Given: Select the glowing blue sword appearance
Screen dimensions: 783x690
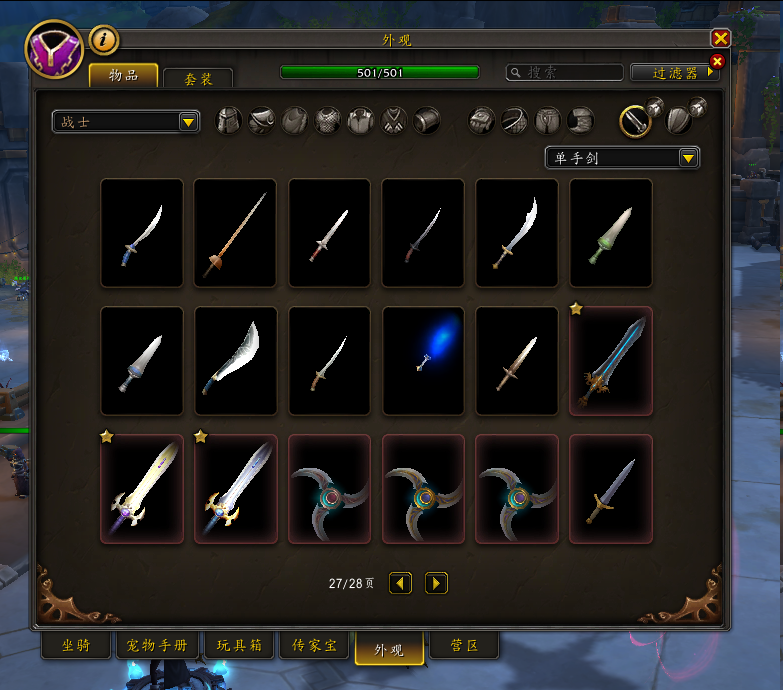Looking at the screenshot, I should (424, 361).
